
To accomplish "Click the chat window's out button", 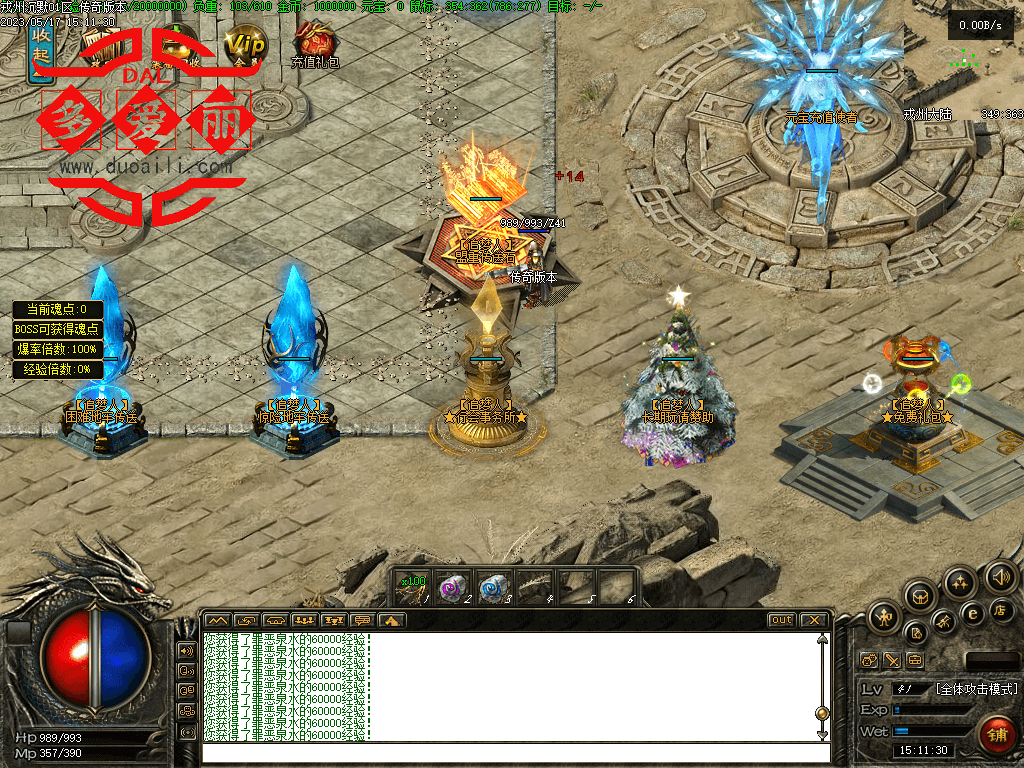I will (782, 620).
